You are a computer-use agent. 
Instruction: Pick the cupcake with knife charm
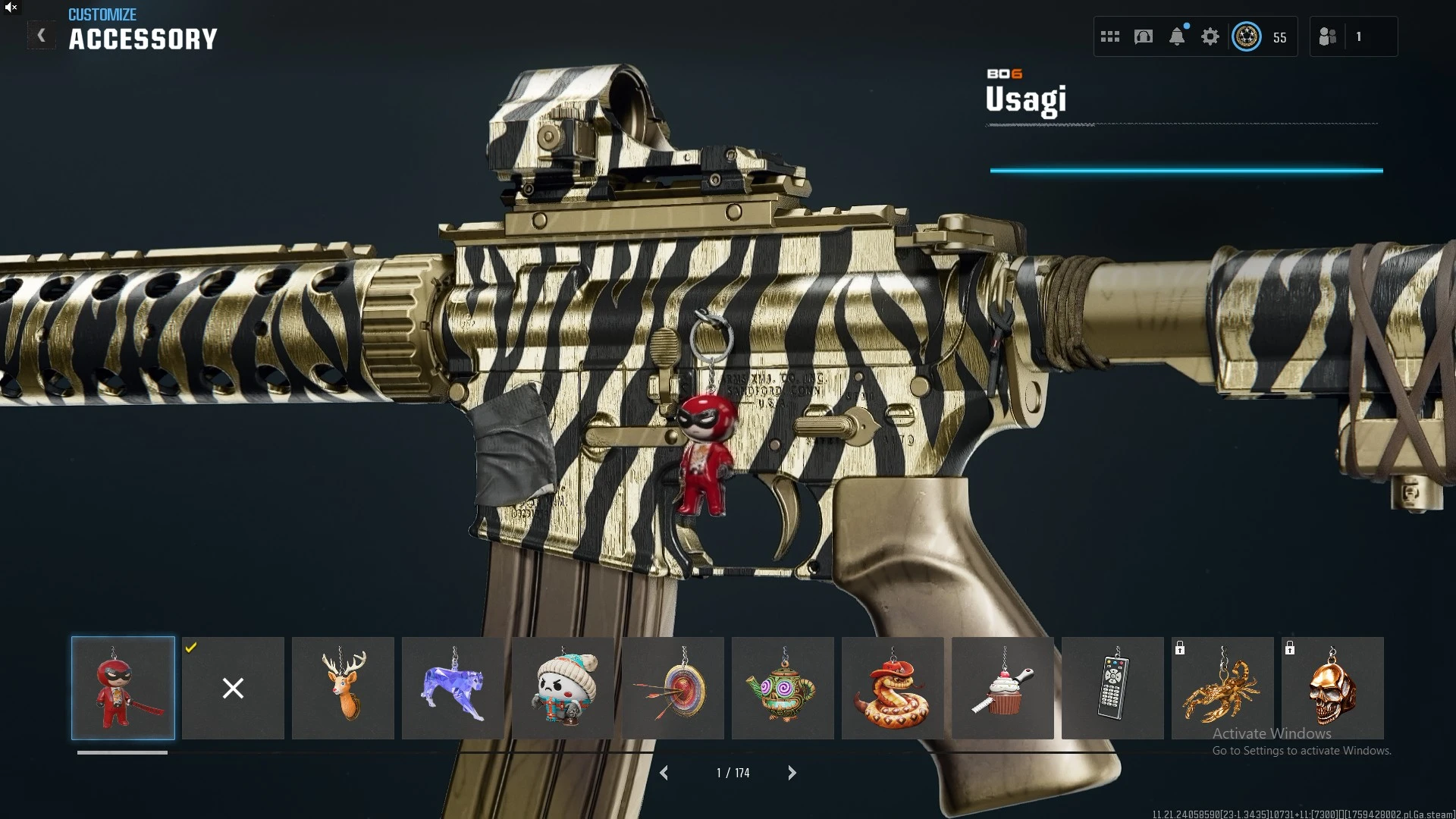click(x=1003, y=688)
